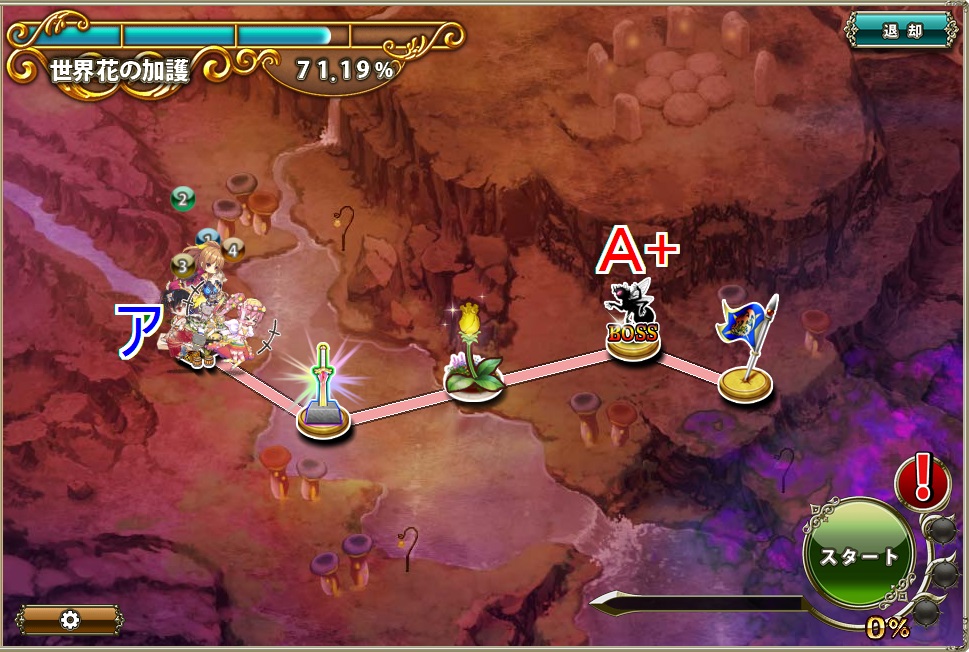969x652 pixels.
Task: Click the 退却 retreat button
Action: point(902,31)
